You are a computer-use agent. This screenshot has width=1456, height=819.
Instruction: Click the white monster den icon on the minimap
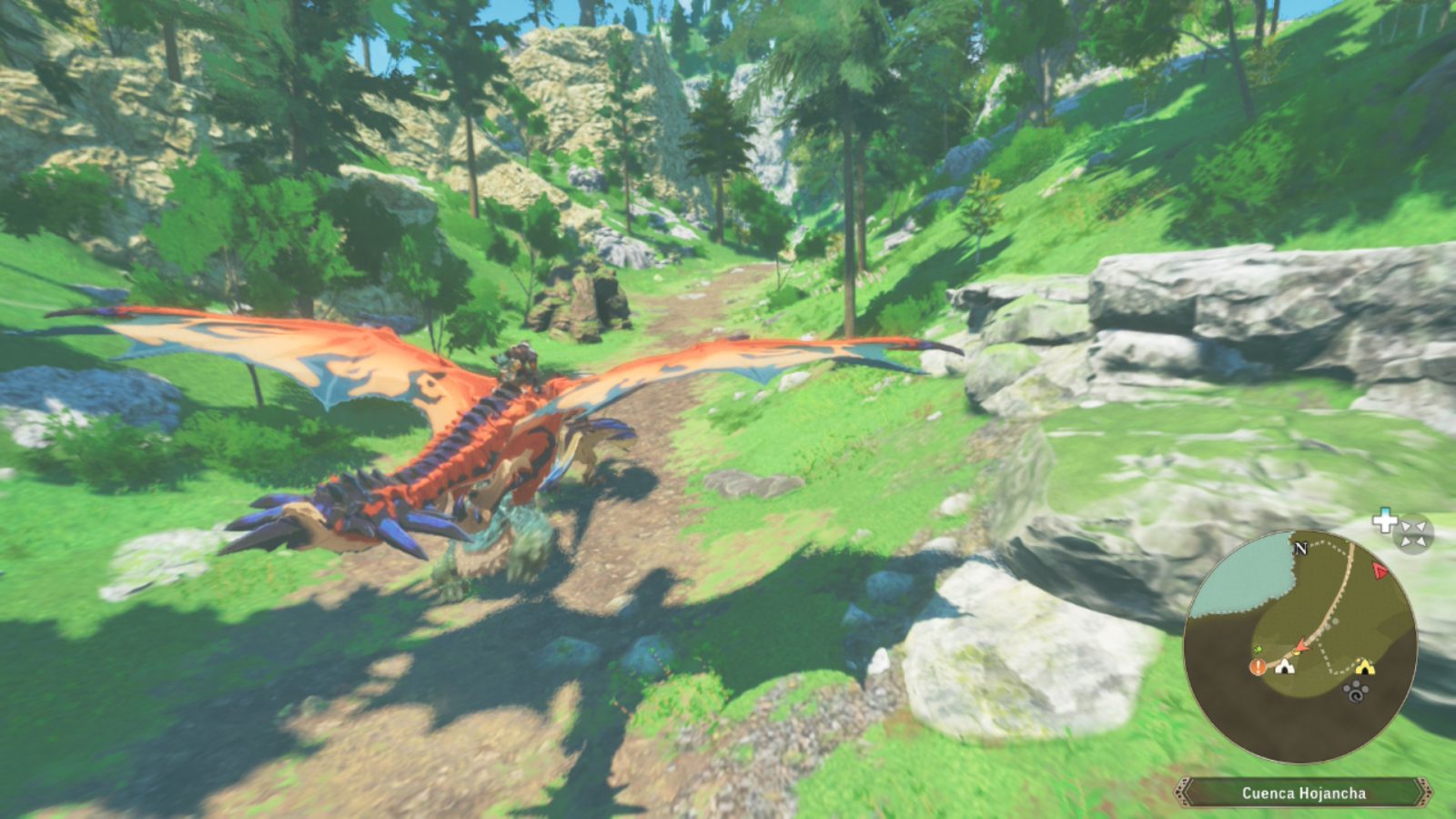pyautogui.click(x=1286, y=666)
